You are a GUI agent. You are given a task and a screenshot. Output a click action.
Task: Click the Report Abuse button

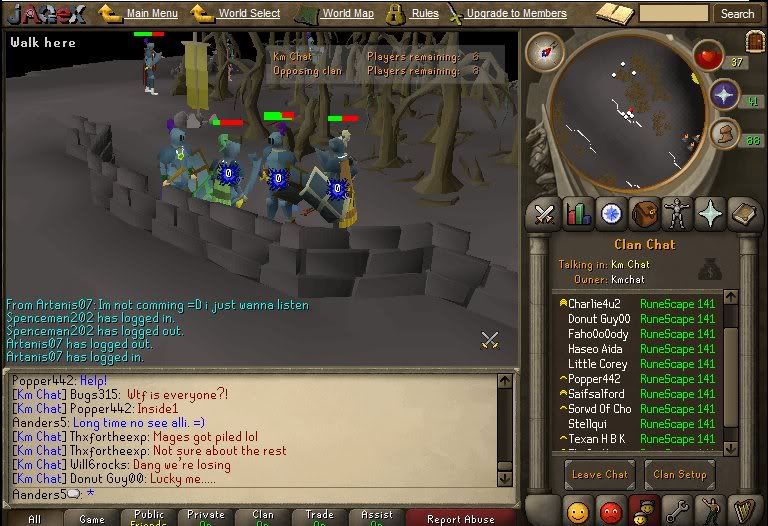tap(460, 518)
